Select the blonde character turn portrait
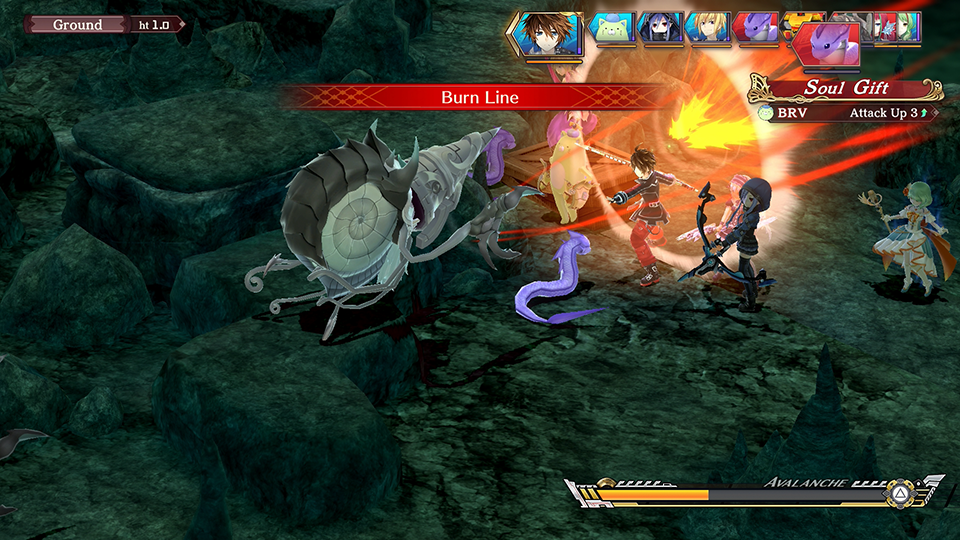 [709, 28]
